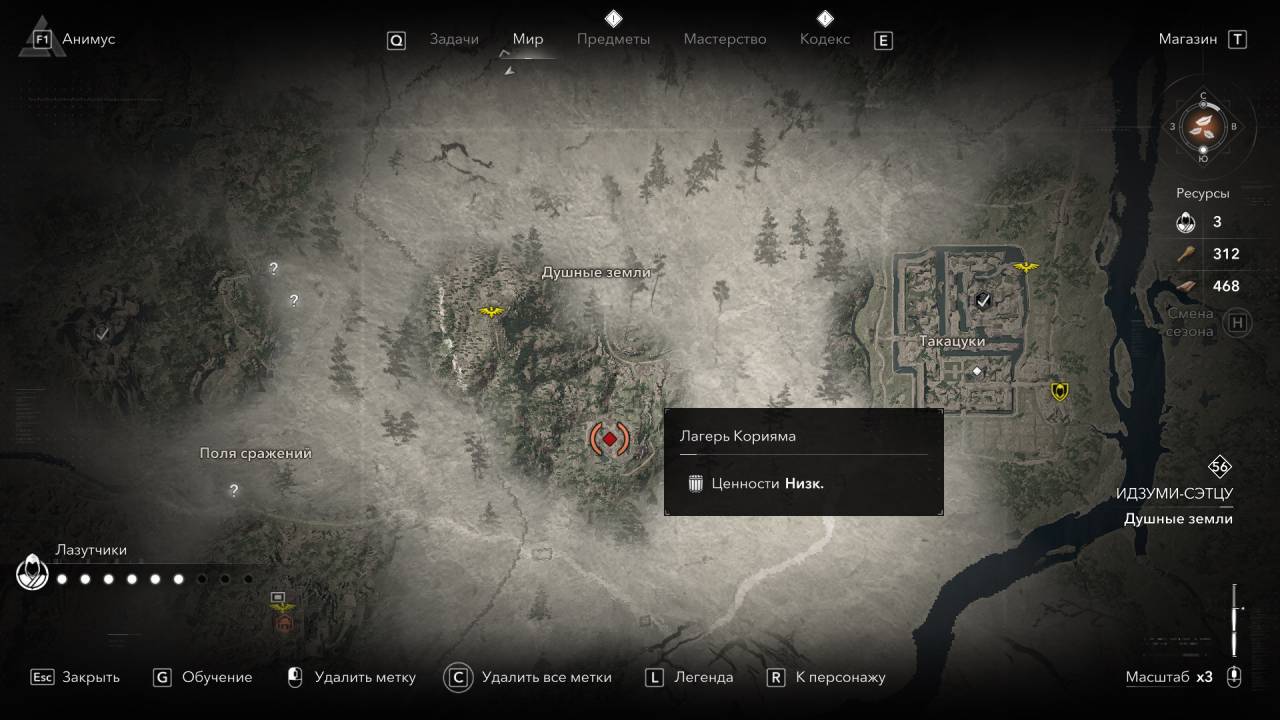Viewport: 1280px width, 720px height.
Task: Center map with К персонажу
Action: (840, 677)
